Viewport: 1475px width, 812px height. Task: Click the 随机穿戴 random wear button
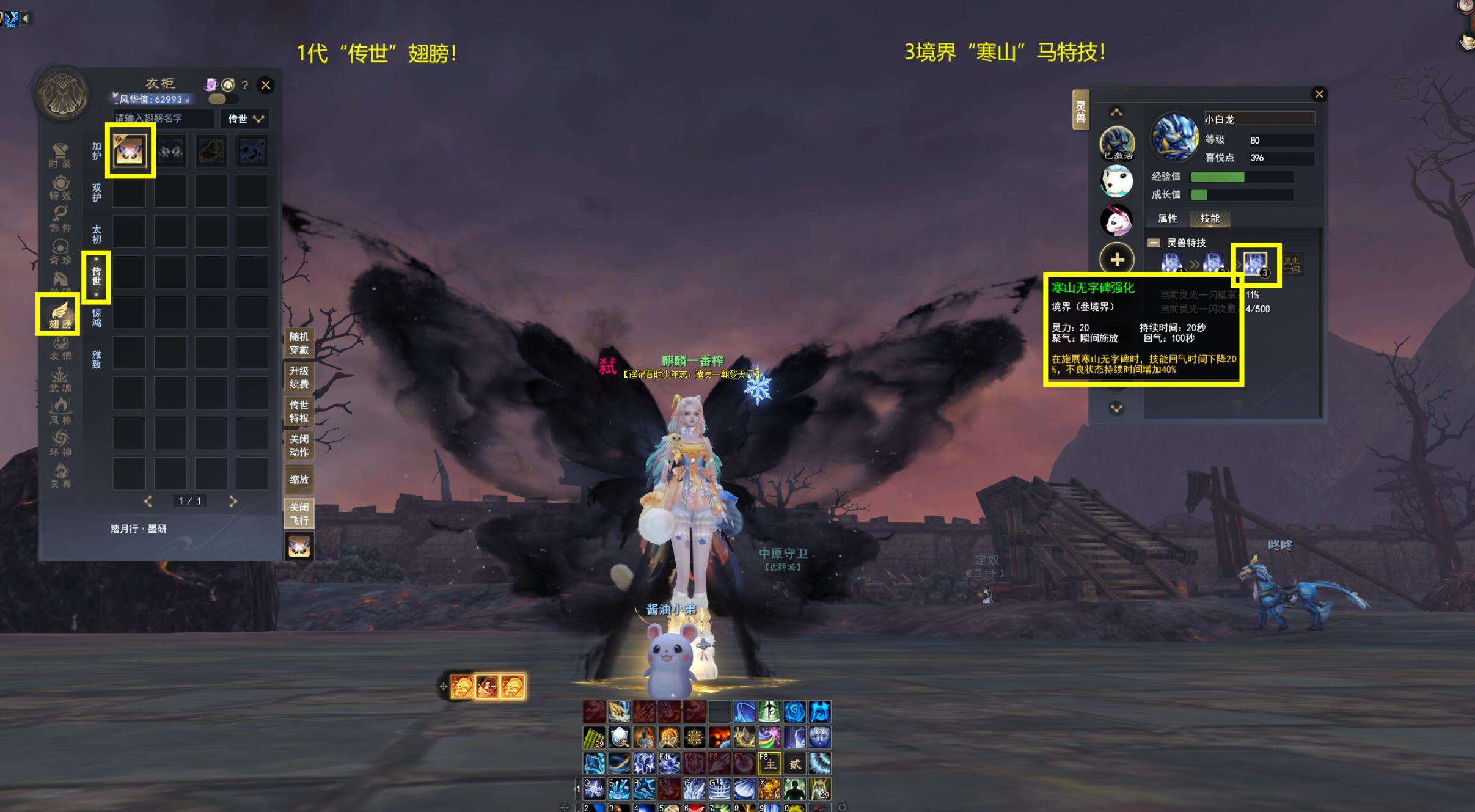coord(299,343)
